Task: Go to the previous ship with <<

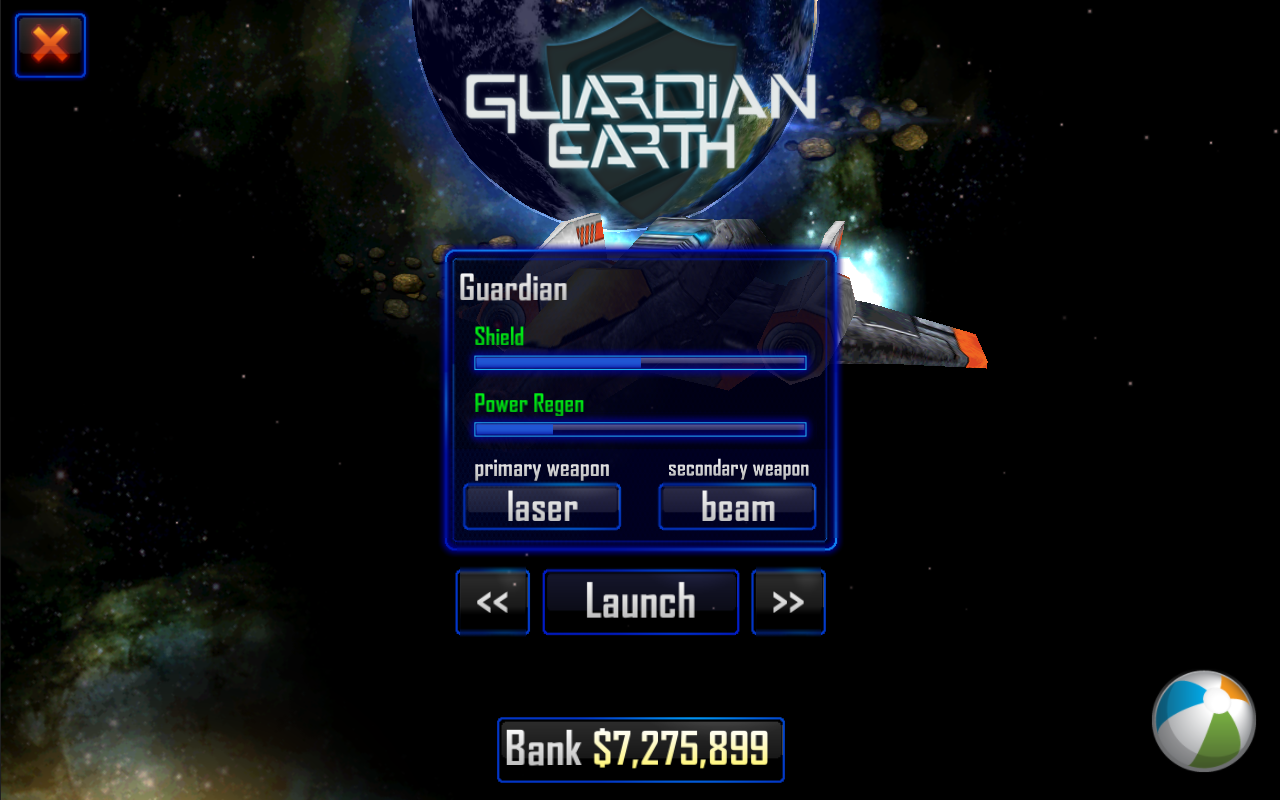Action: point(492,601)
